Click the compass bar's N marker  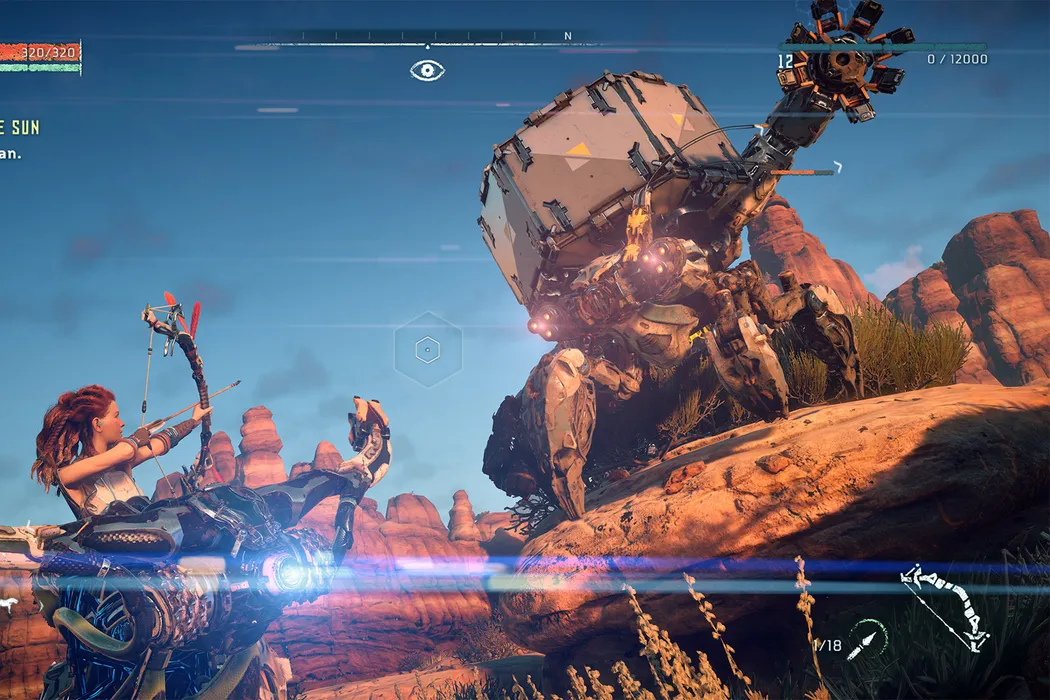click(x=568, y=36)
